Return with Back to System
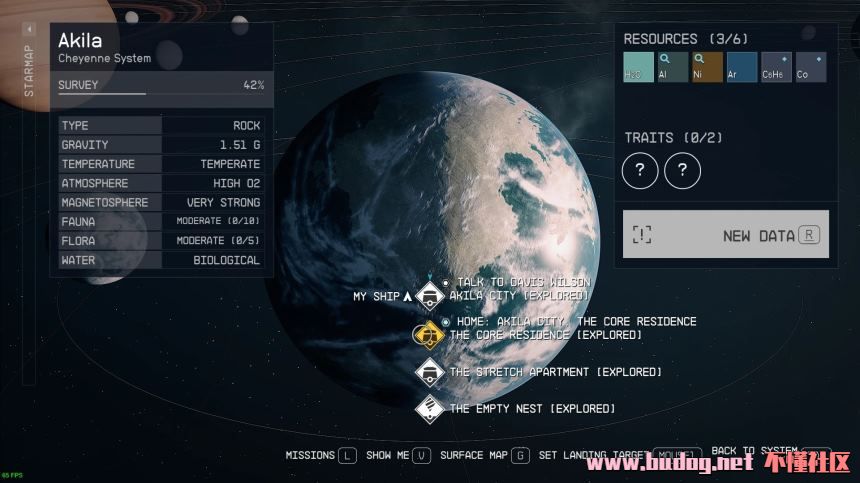 click(768, 452)
